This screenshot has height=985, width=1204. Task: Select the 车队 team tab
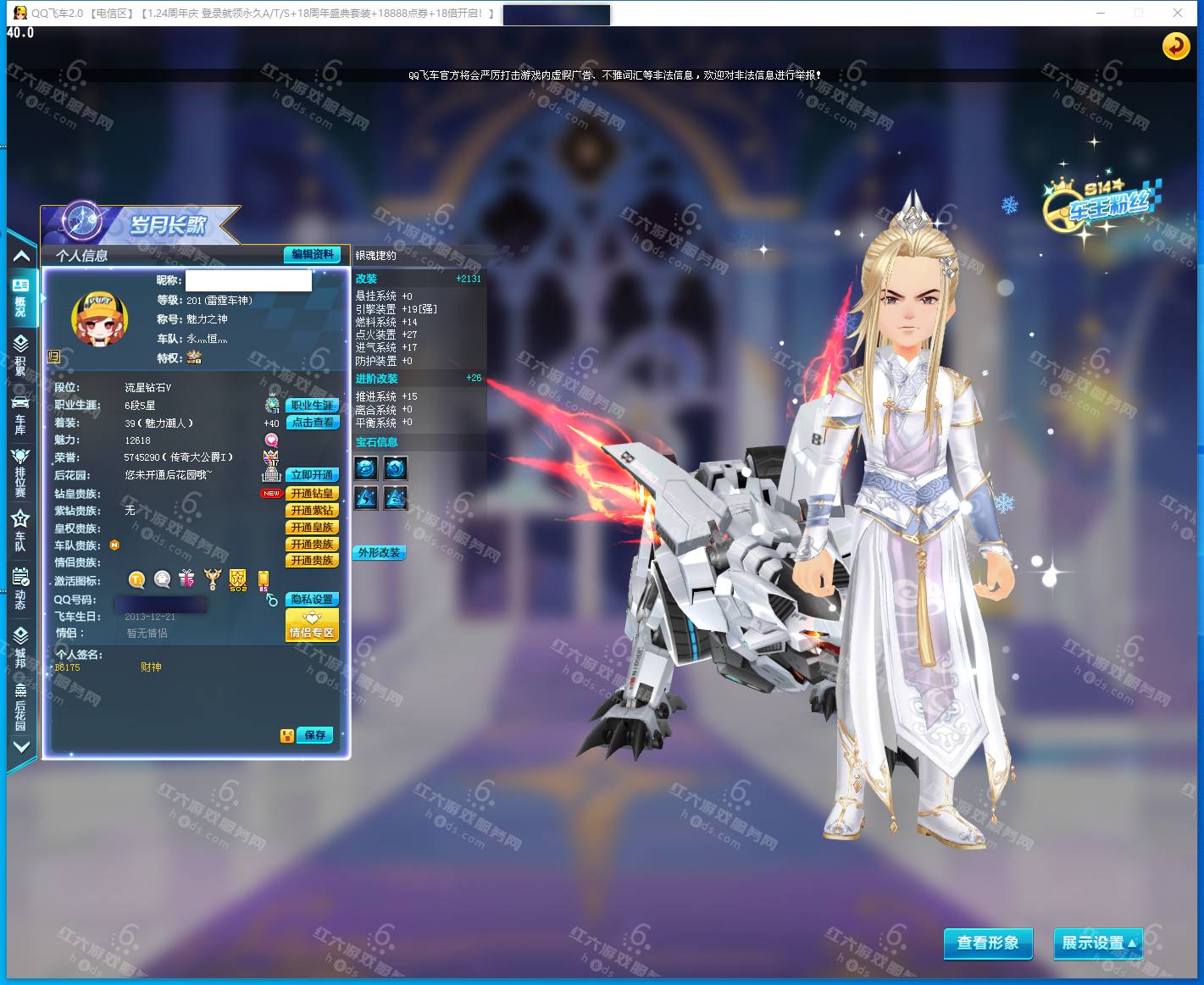click(x=20, y=530)
